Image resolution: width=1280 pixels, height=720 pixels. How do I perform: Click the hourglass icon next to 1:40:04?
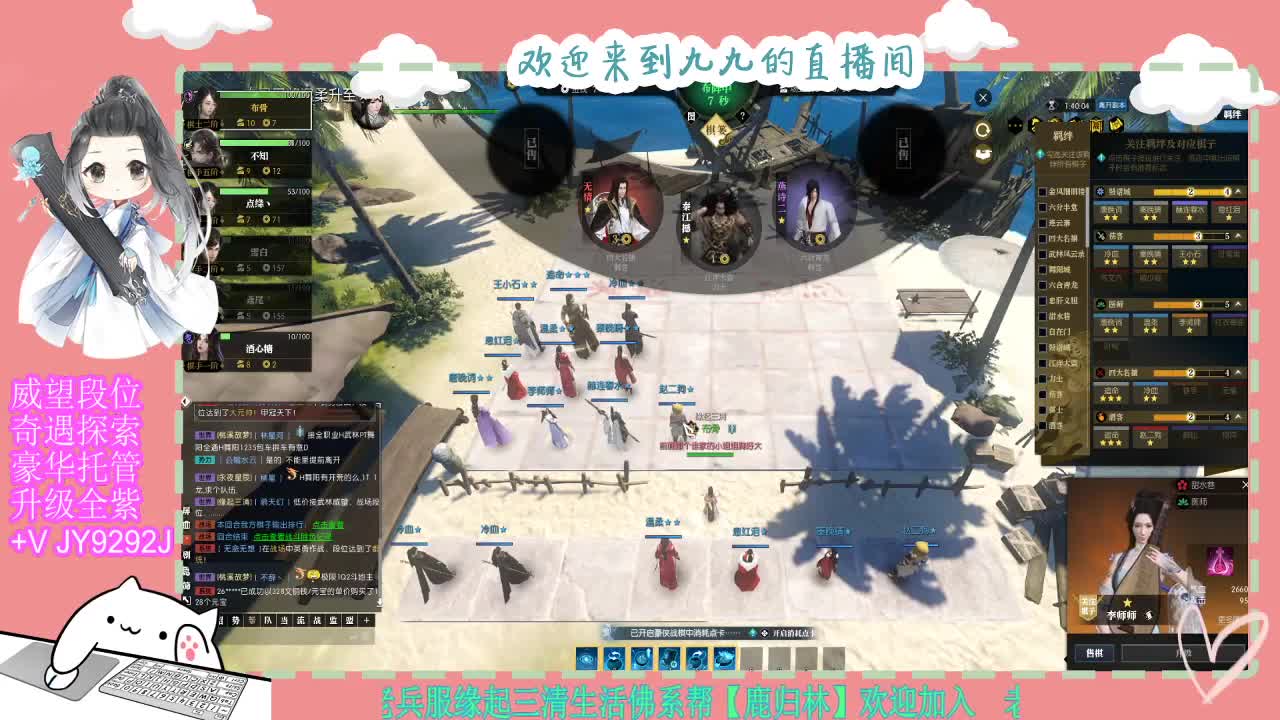(x=1051, y=105)
